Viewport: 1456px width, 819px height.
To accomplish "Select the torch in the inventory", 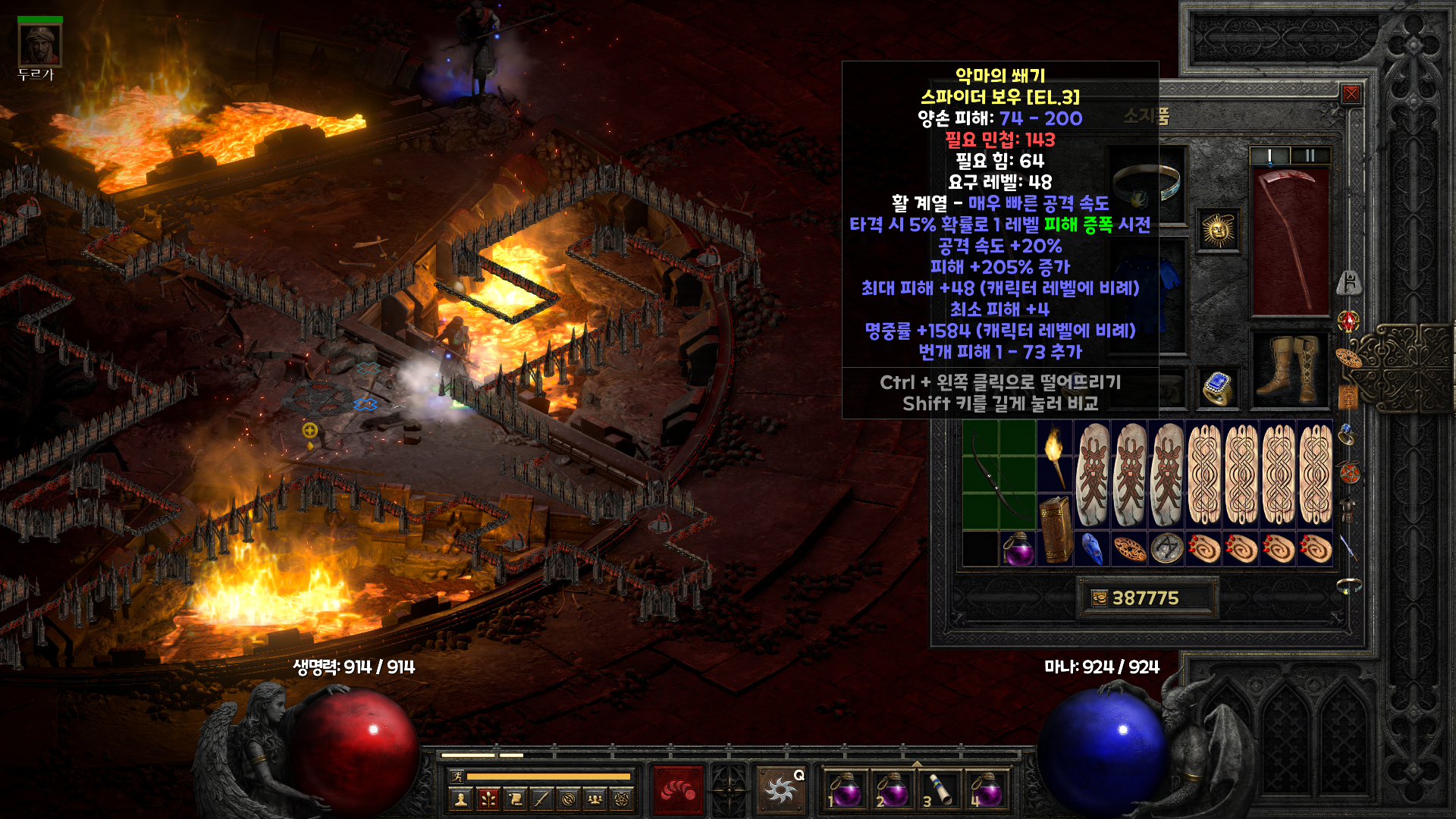I will coord(1054,456).
